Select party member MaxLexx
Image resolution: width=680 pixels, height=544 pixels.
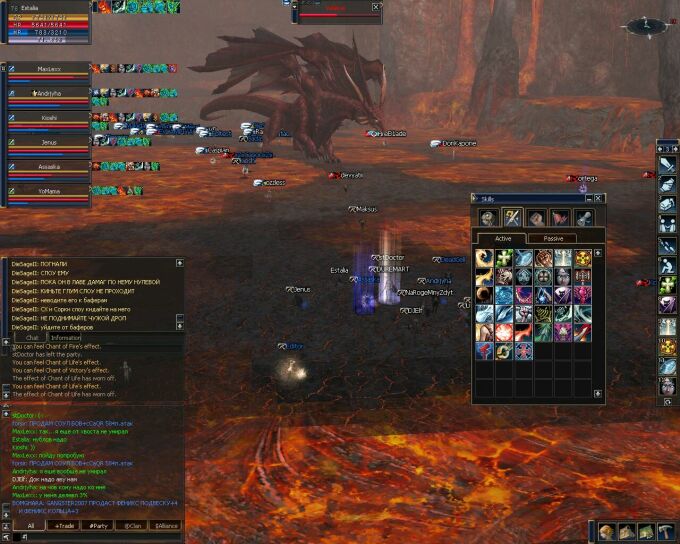click(x=48, y=69)
